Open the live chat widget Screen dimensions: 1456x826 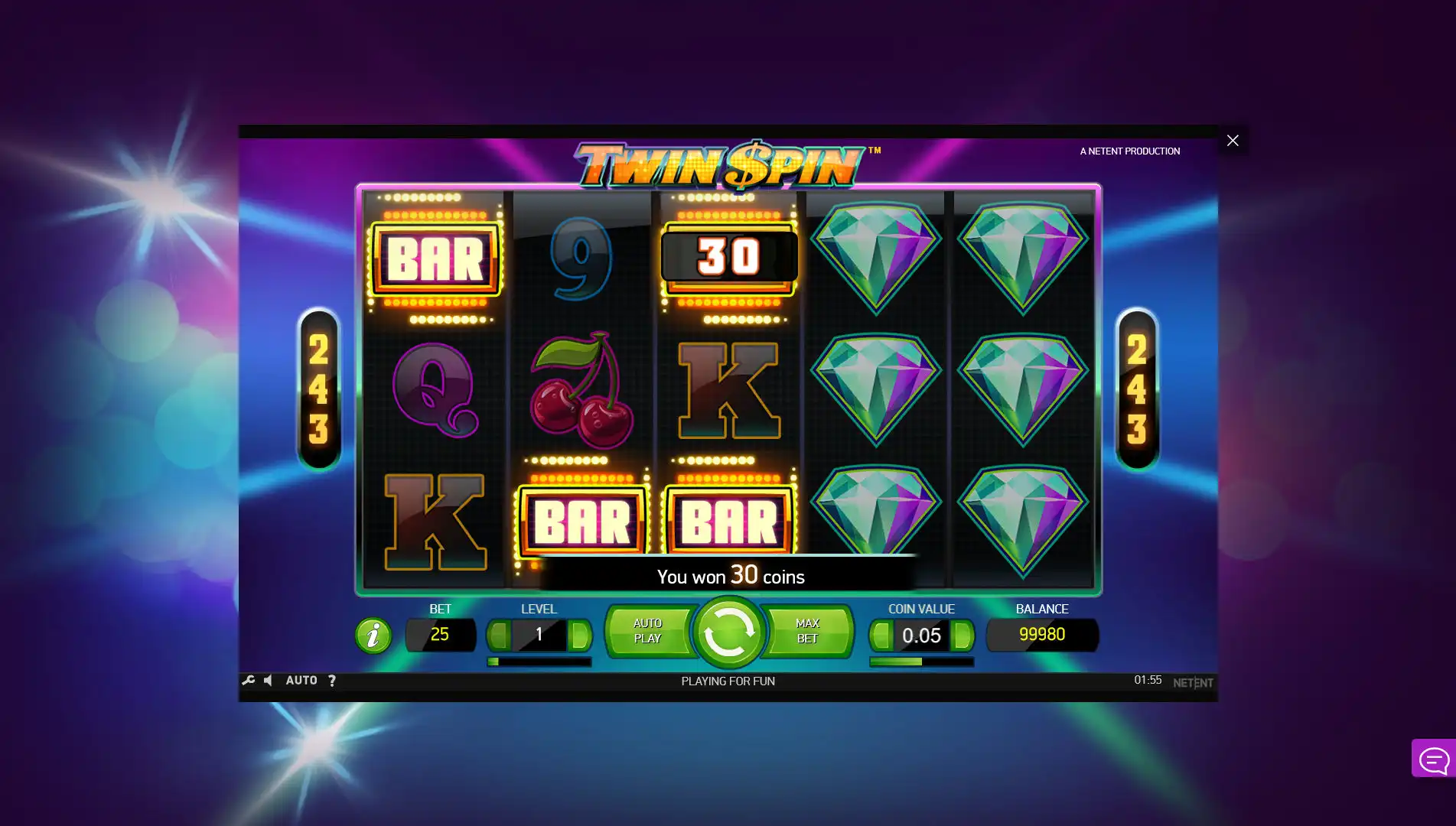coord(1433,759)
